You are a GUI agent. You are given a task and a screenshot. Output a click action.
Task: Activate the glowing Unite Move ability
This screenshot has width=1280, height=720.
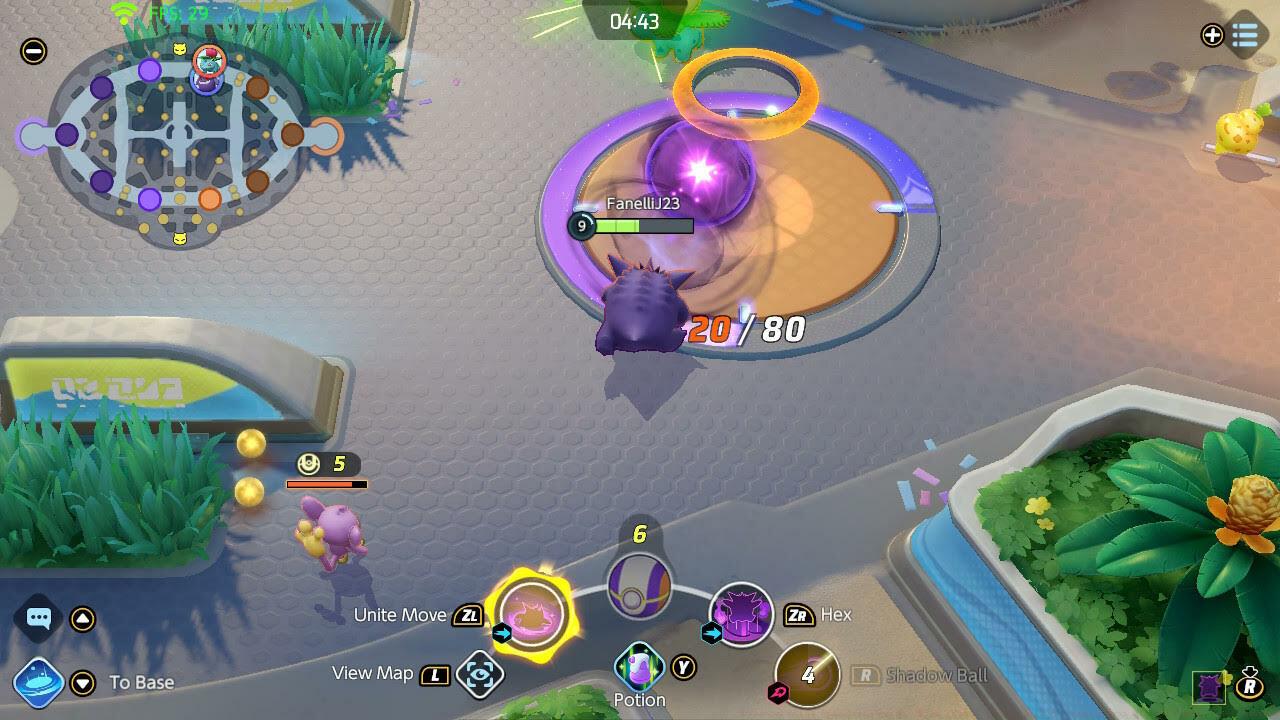[532, 614]
